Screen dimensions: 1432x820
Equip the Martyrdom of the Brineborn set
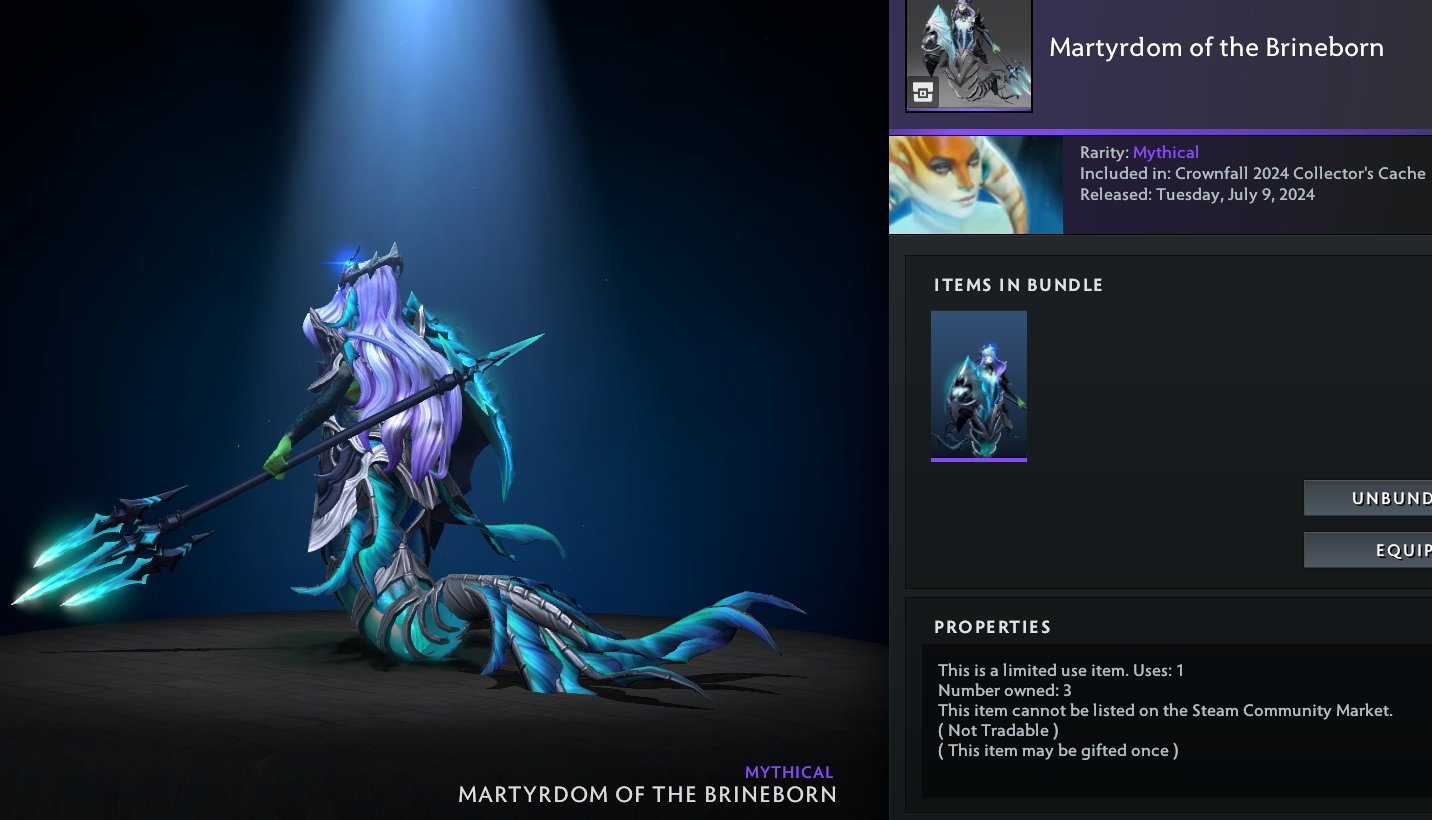[x=1368, y=550]
